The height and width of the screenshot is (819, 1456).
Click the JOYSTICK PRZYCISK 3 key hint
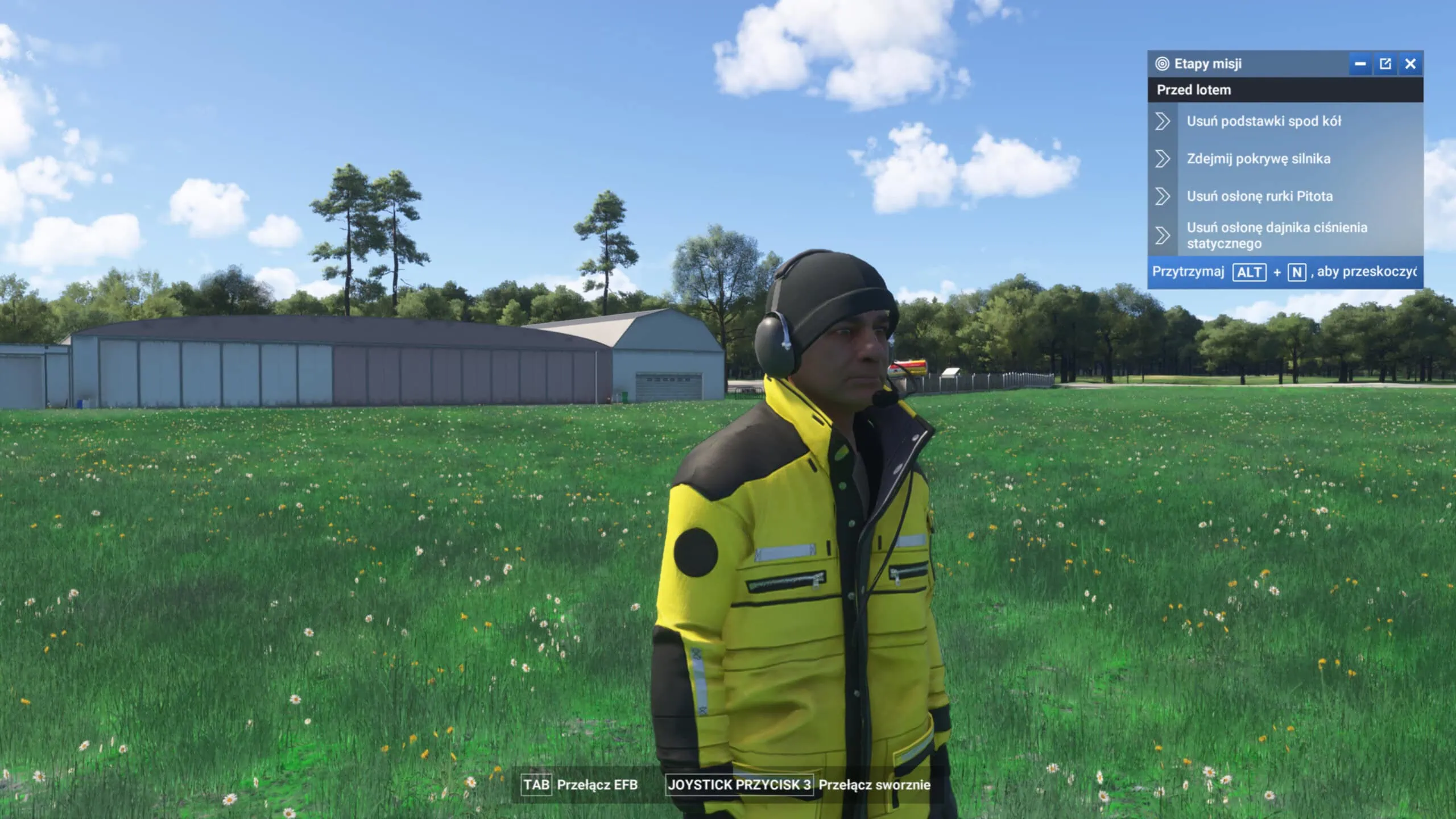[739, 784]
